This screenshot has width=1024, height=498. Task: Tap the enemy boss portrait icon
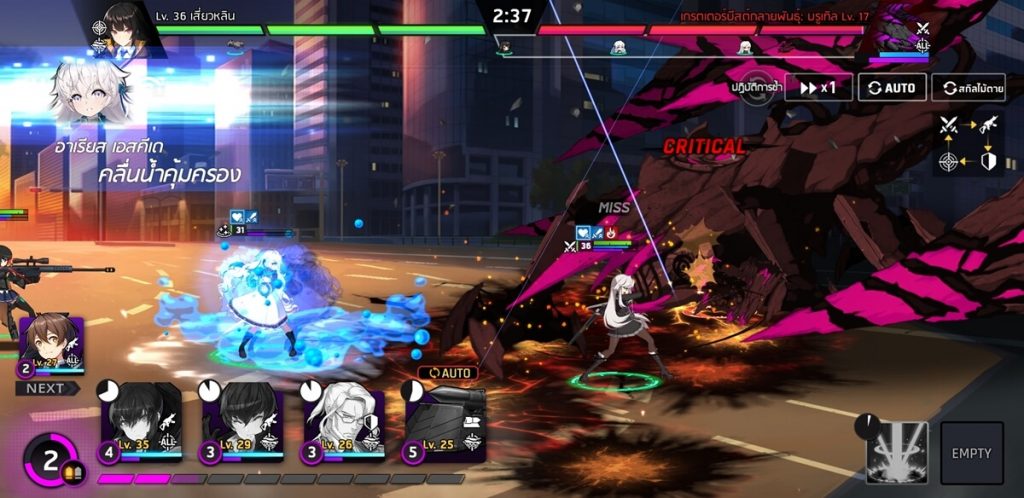pyautogui.click(x=904, y=38)
